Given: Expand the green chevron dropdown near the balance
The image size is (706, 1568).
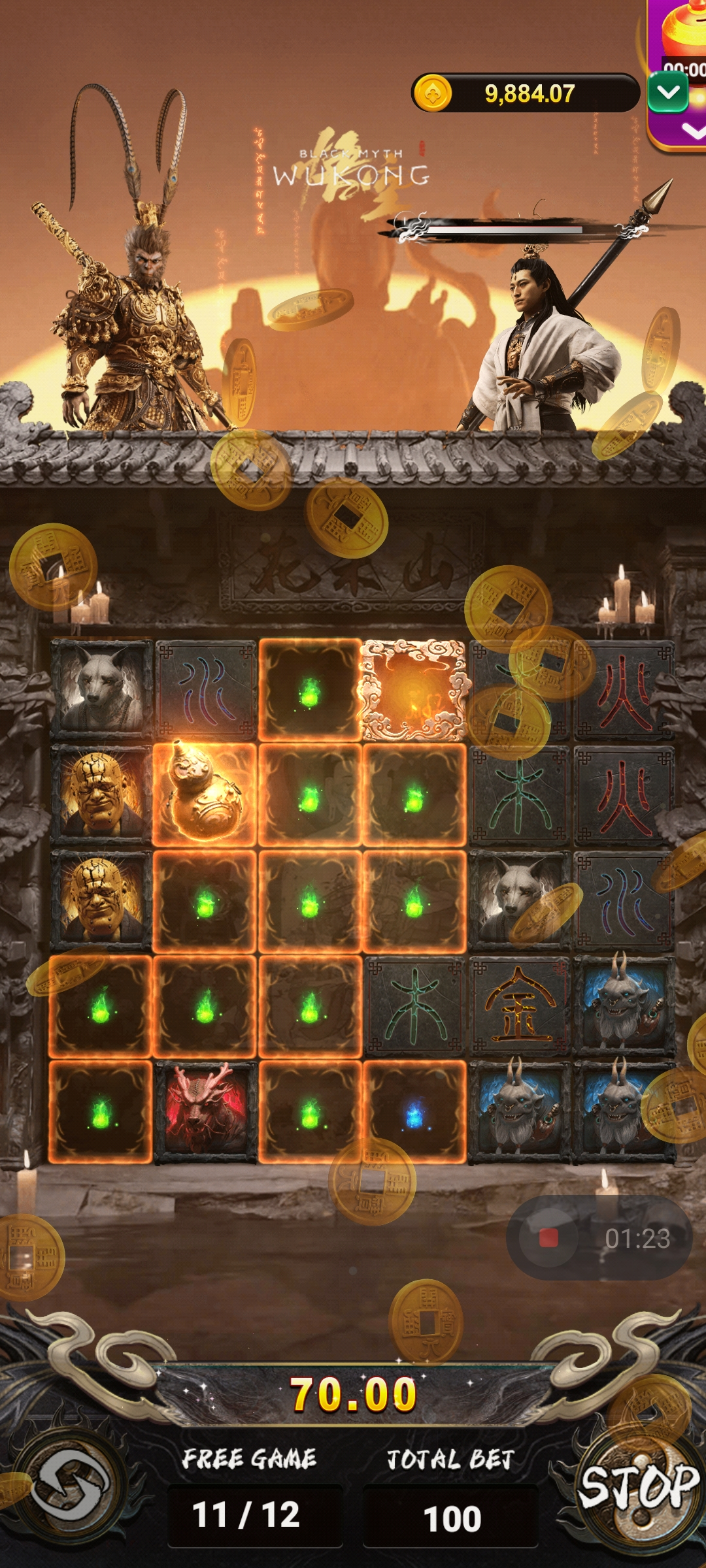Looking at the screenshot, I should pyautogui.click(x=668, y=93).
